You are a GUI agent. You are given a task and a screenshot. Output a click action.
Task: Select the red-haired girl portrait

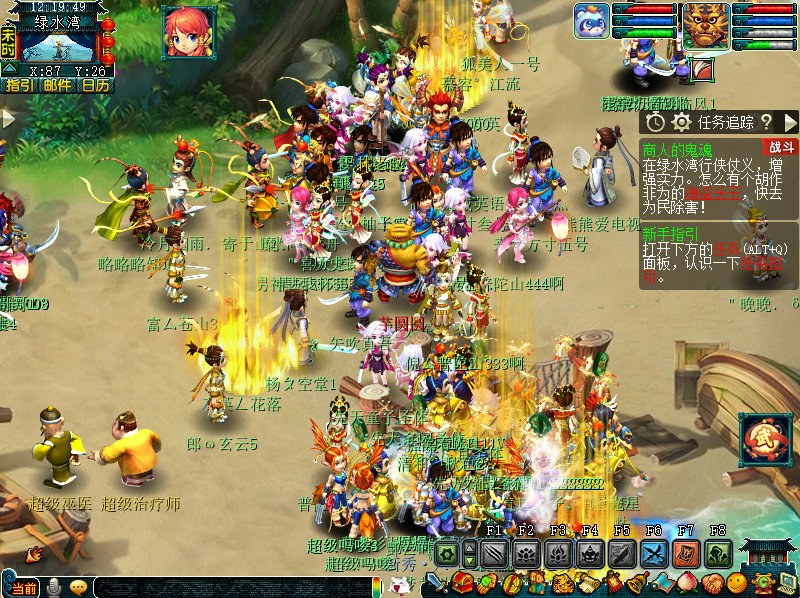(x=189, y=30)
